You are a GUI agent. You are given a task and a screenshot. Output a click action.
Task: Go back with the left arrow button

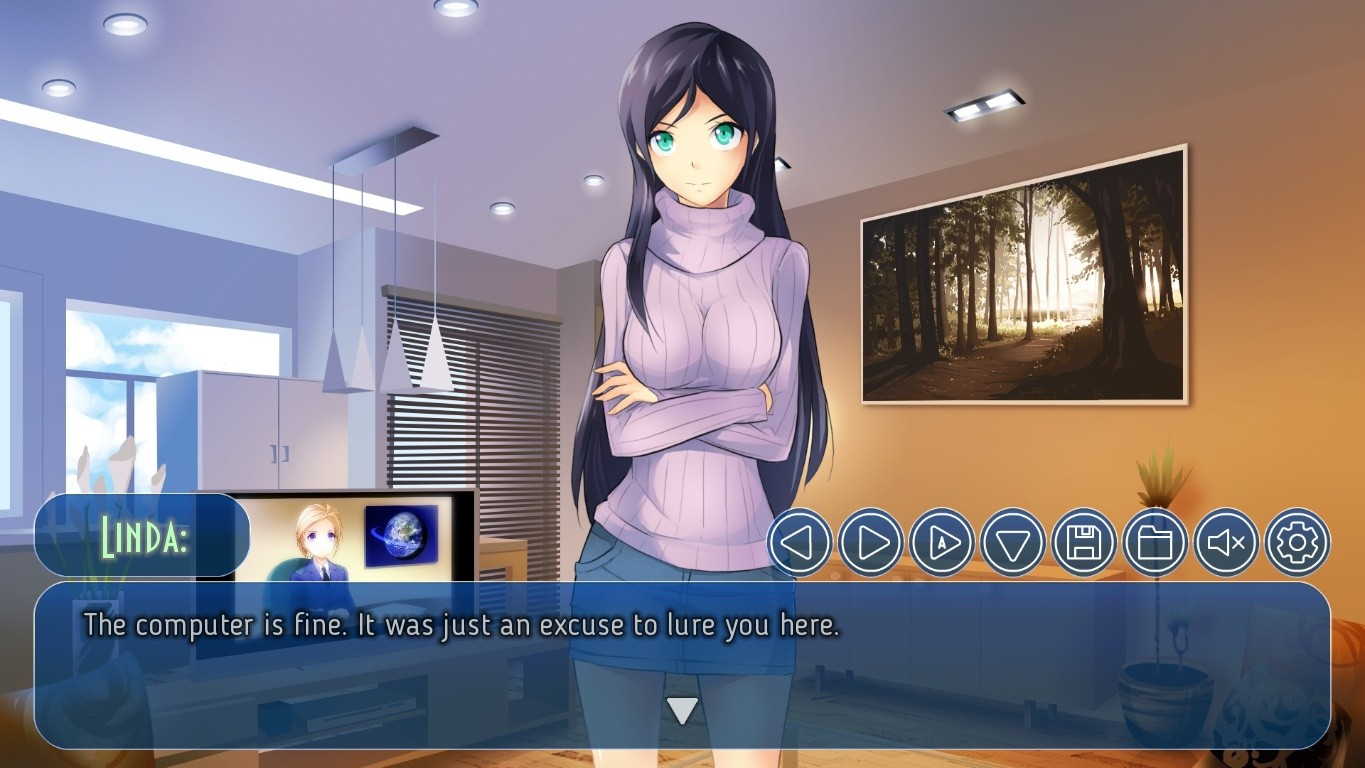click(800, 542)
